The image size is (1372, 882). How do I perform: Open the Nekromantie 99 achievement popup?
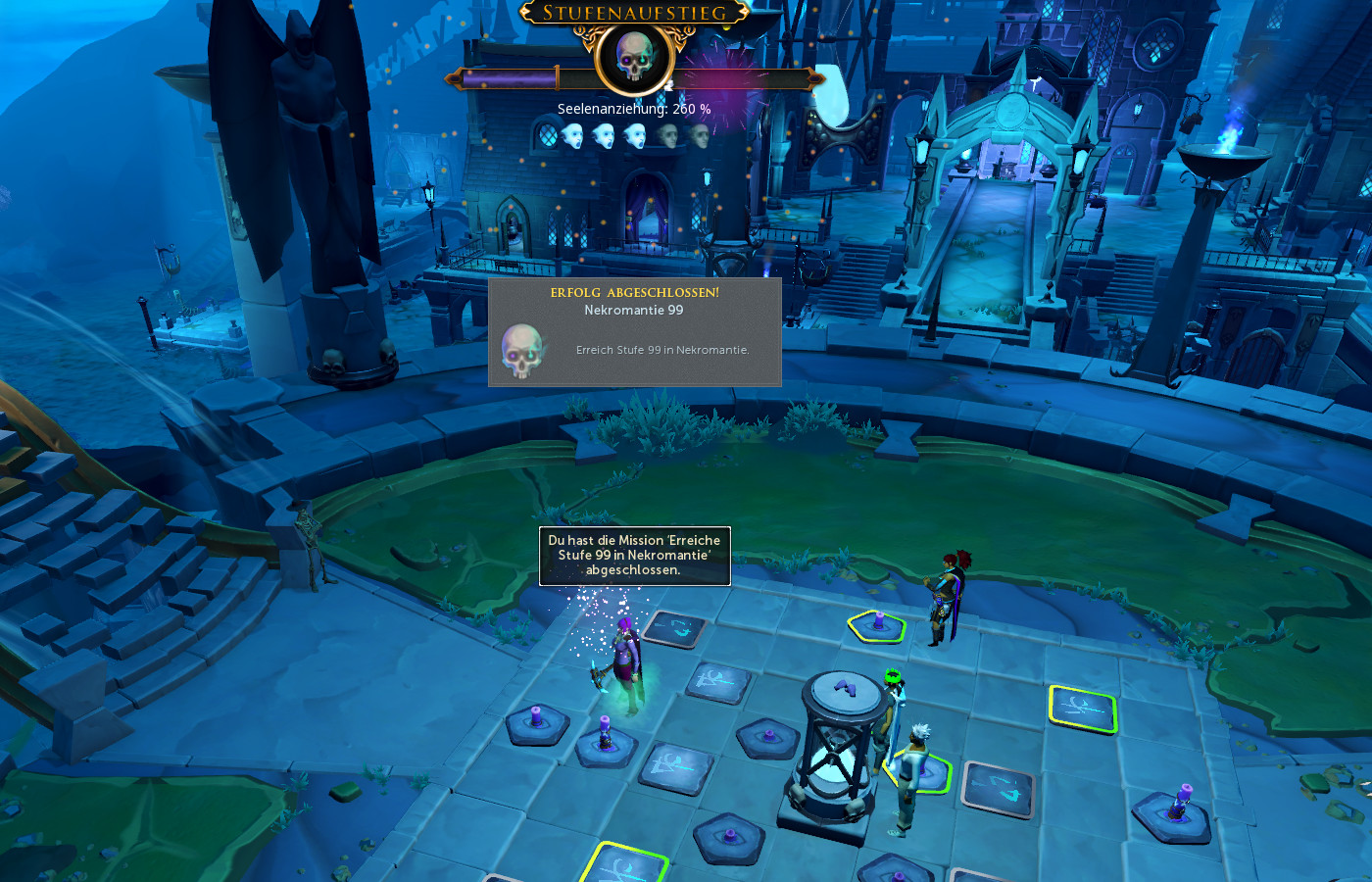click(x=635, y=332)
